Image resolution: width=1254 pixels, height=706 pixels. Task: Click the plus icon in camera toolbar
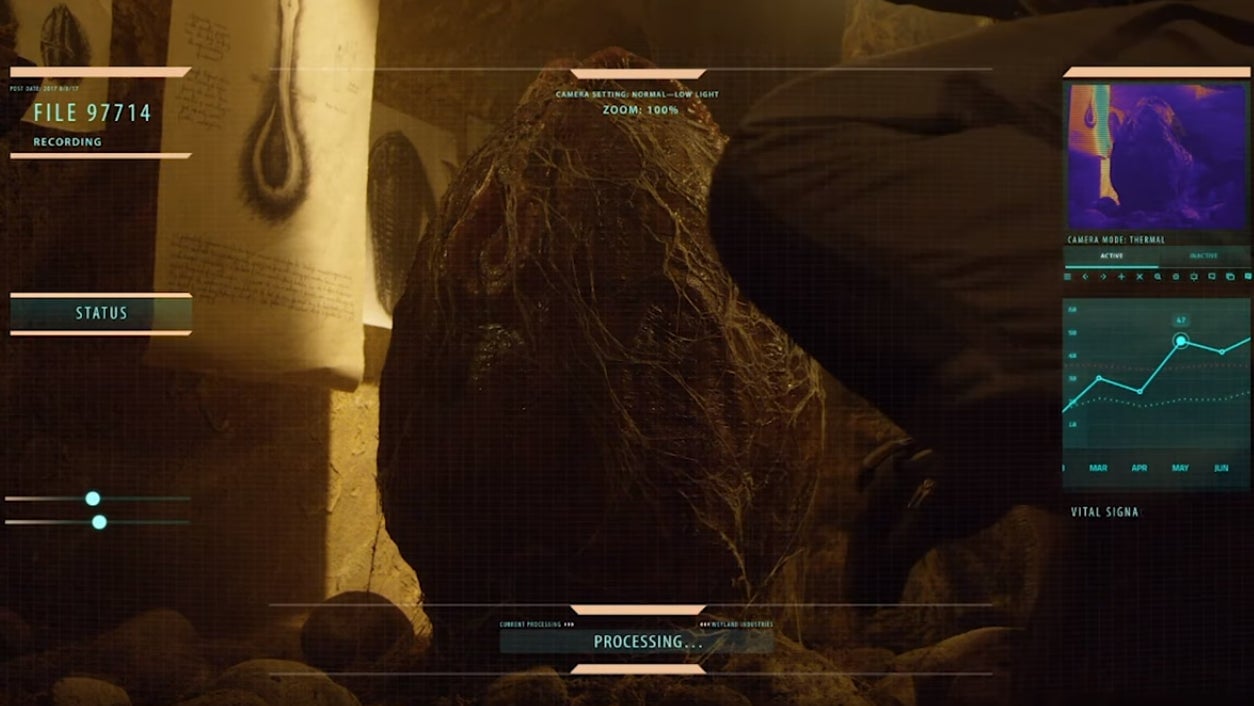(1121, 276)
